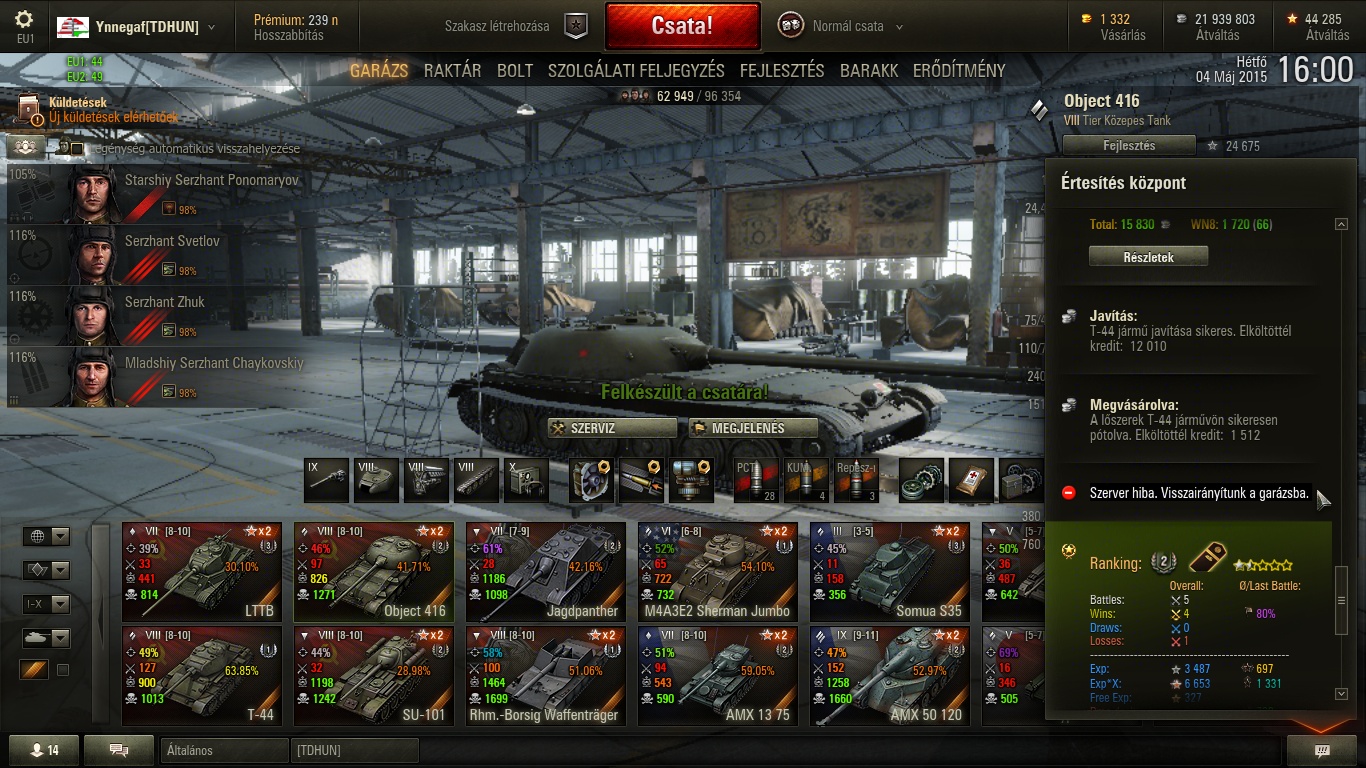Screen dimensions: 1366x768
Task: Open the BOLT shop tab
Action: [x=515, y=71]
